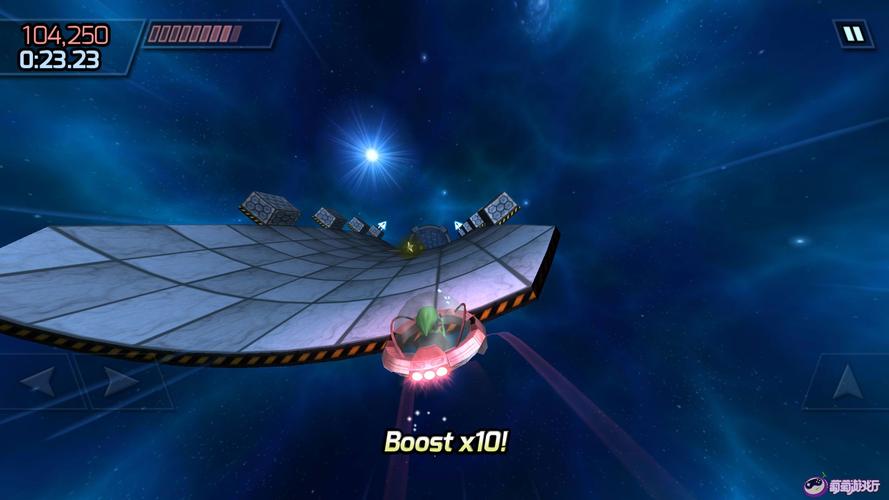Tap the steer right arrow control

(118, 381)
